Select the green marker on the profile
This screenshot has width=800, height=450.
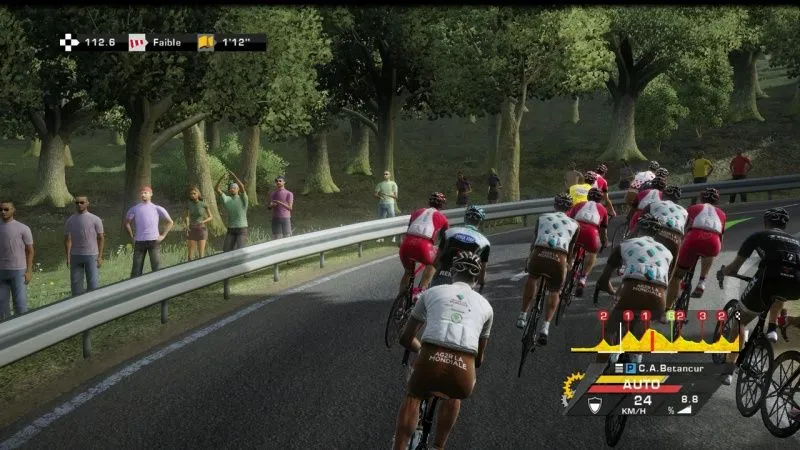670,316
